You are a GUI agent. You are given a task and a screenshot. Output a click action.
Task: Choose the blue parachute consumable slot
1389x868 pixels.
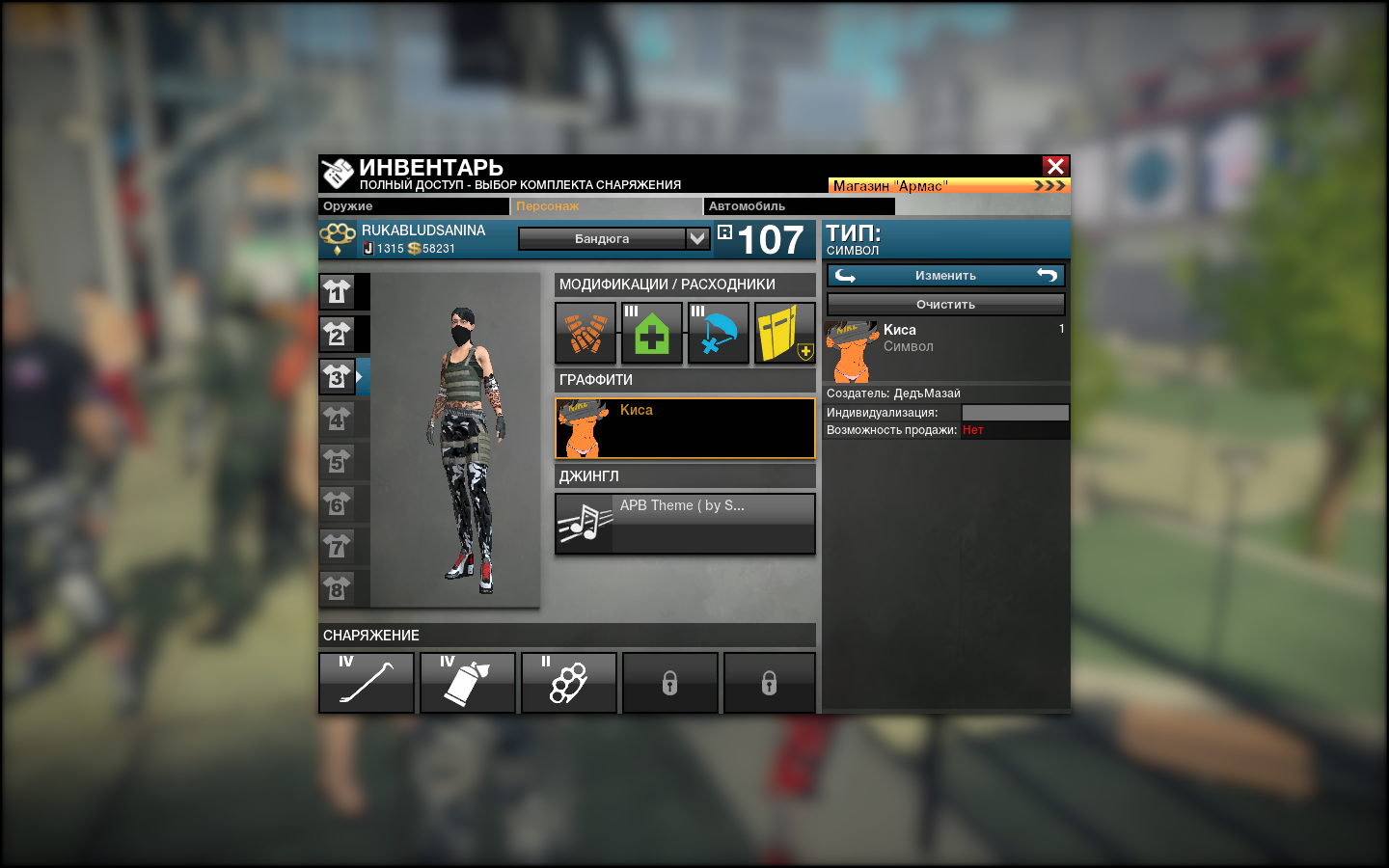pos(719,333)
